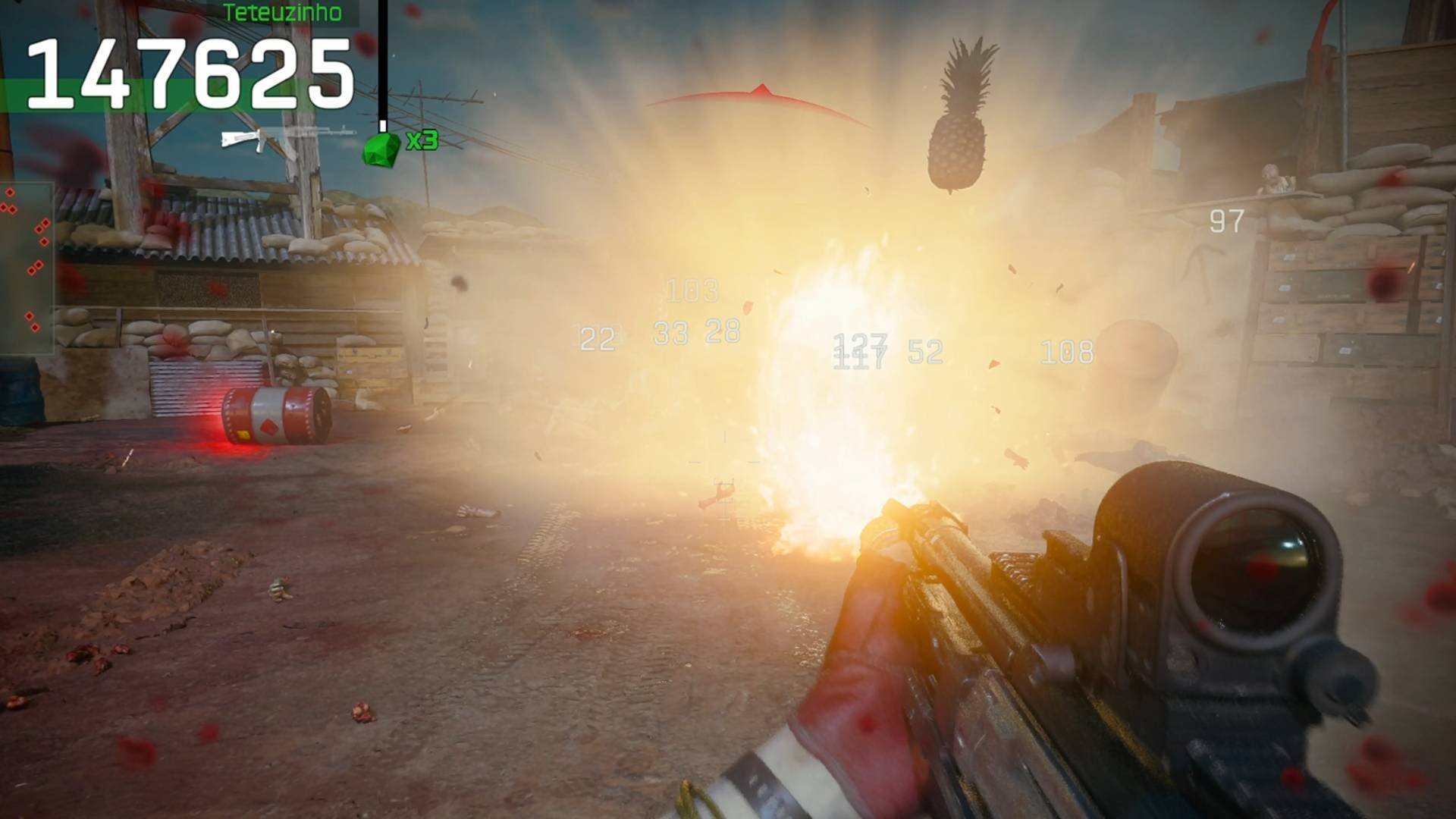Select the floating pineapple grenade
1456x819 pixels.
pos(959,114)
